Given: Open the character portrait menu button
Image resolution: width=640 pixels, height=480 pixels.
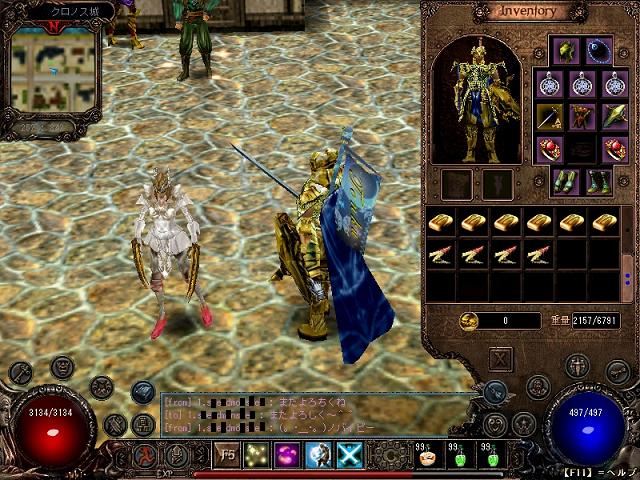Looking at the screenshot, I should [62, 367].
